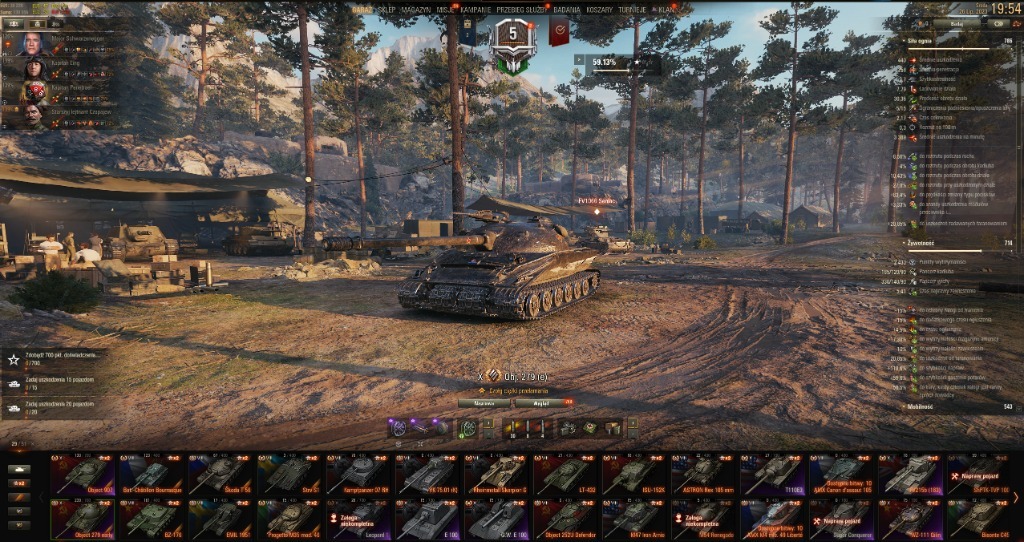Choose the BZ-176 tank in carousel

click(x=153, y=519)
